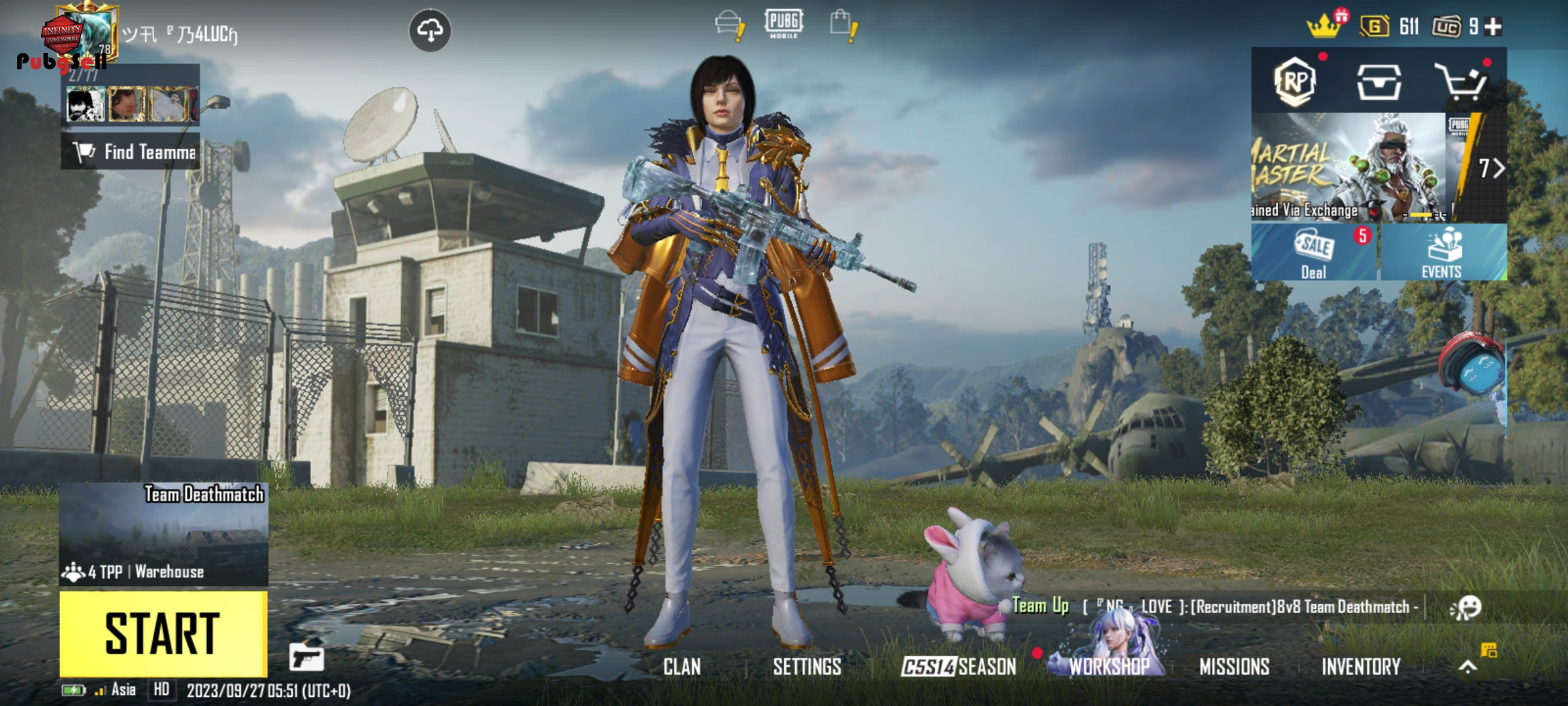Tap the yellow START button
This screenshot has width=1568, height=706.
coord(163,633)
